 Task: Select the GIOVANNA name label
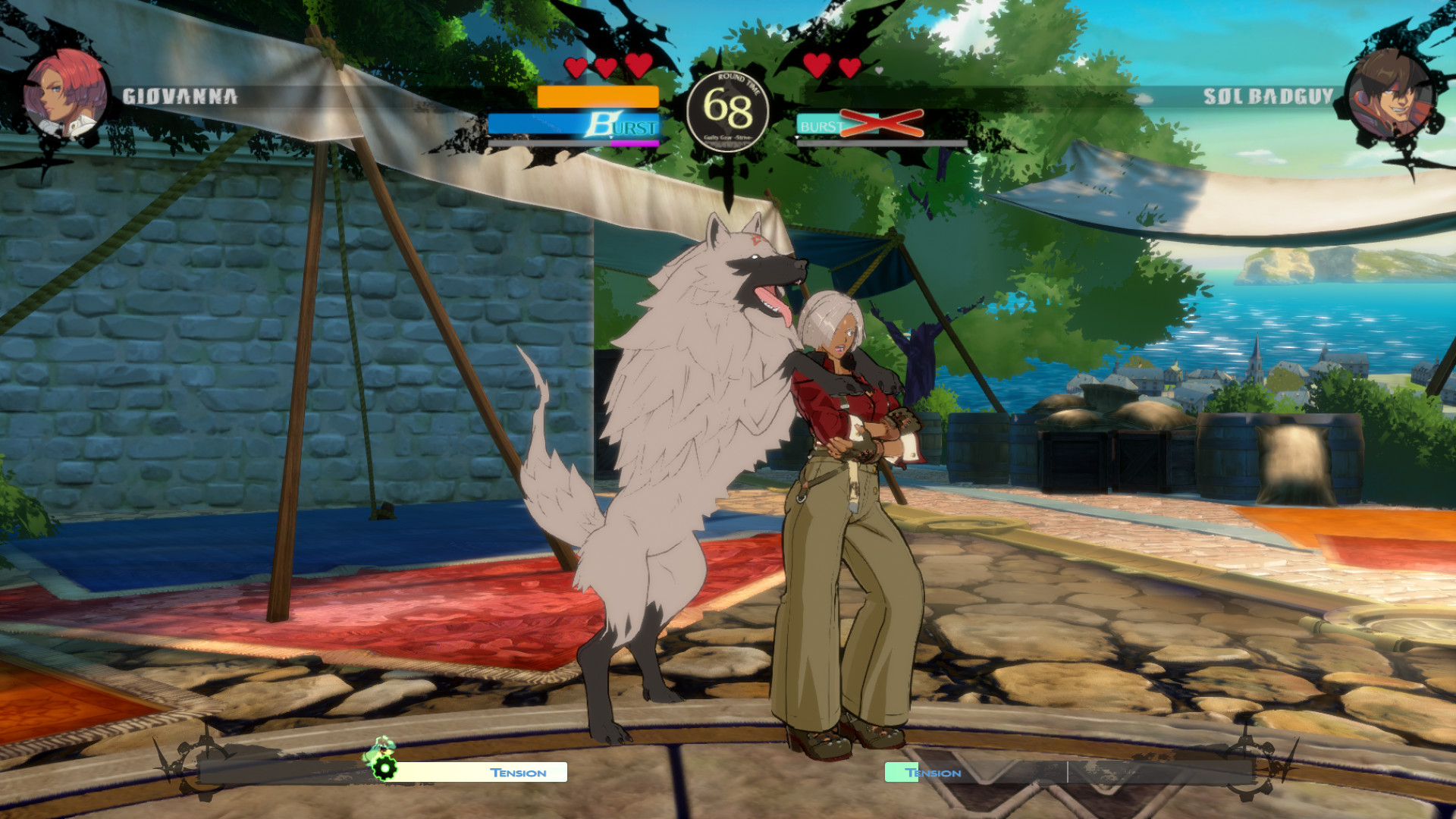pos(181,96)
